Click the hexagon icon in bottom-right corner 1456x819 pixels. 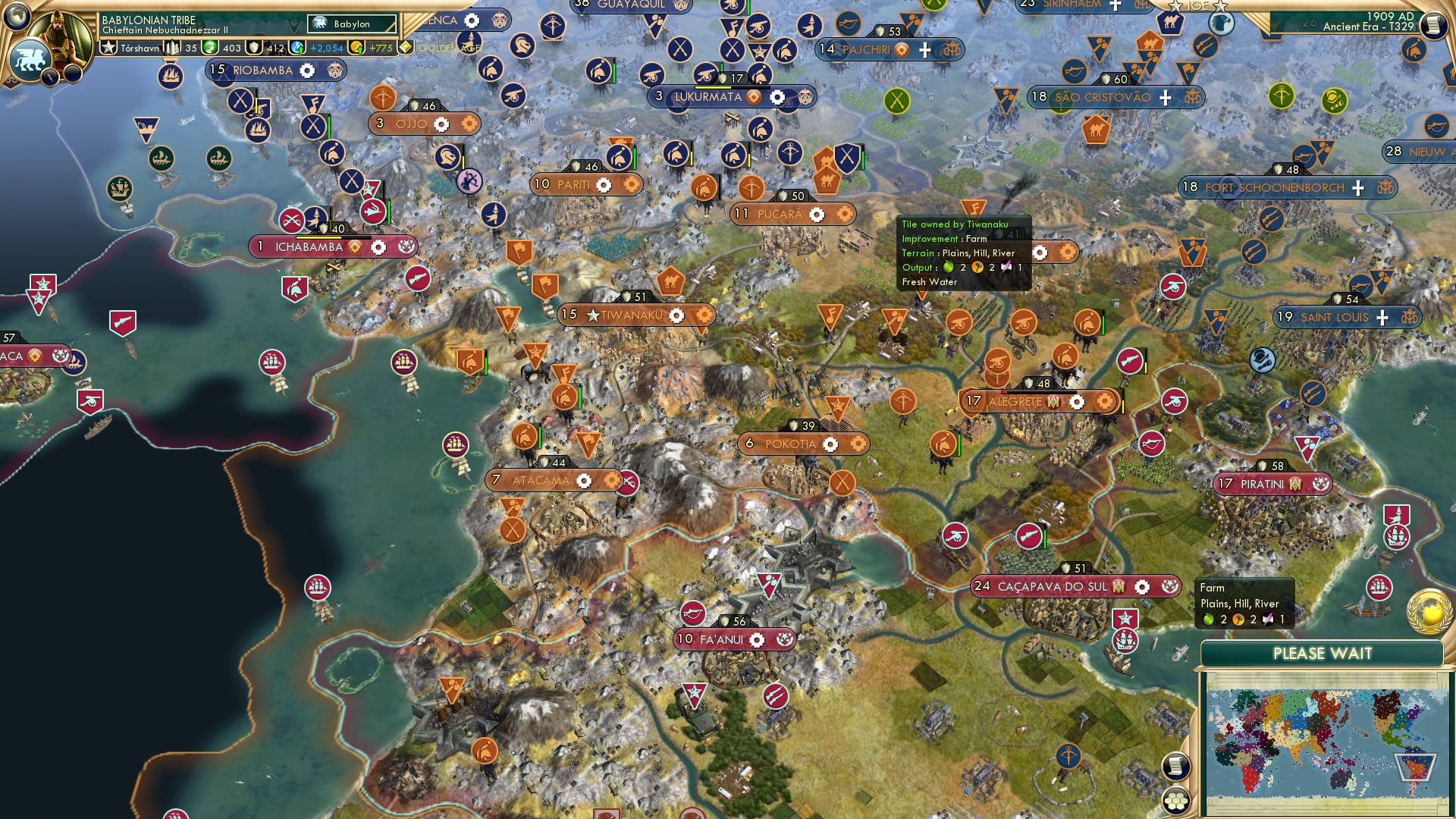pos(1176,800)
